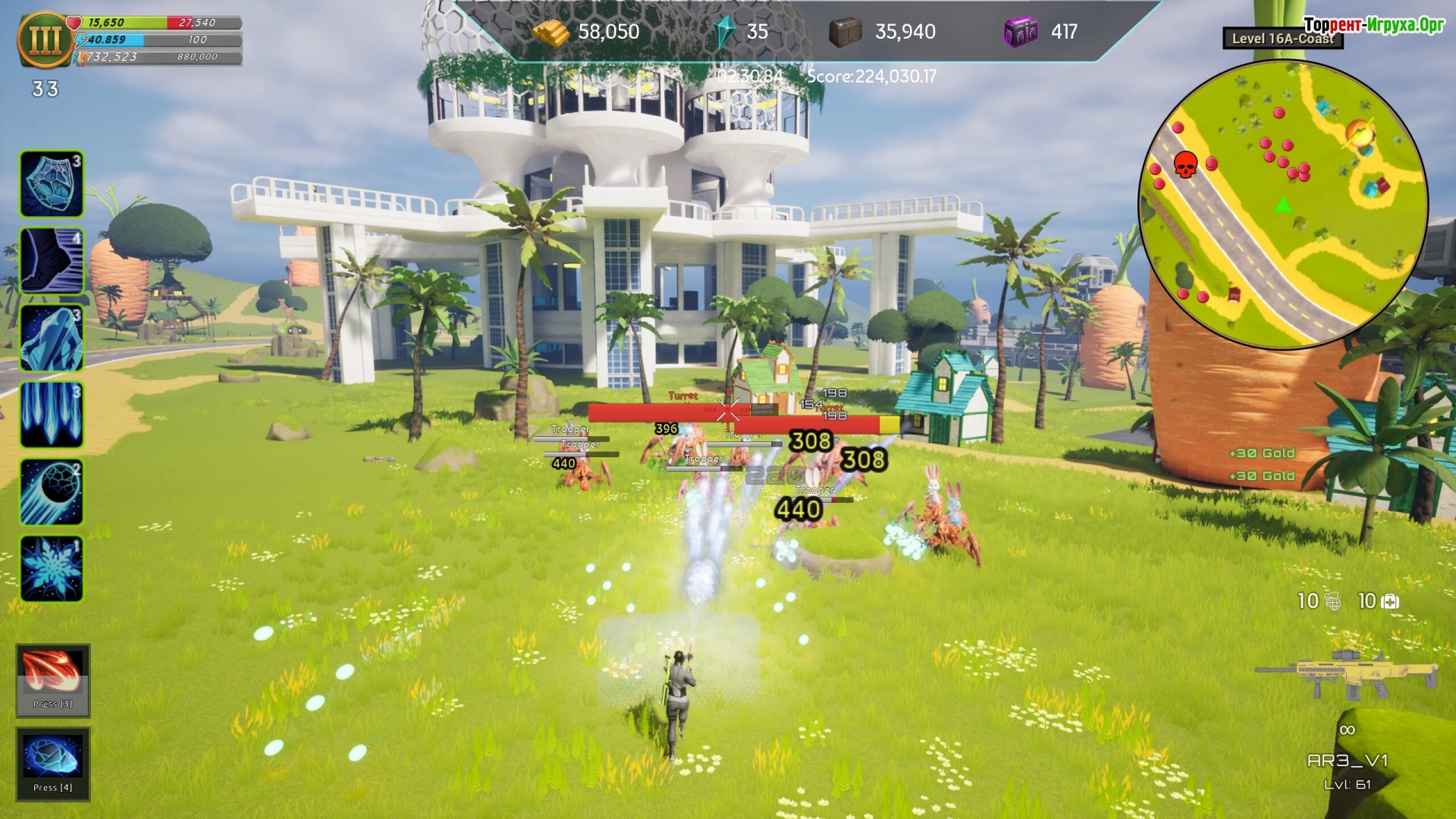Select the crystal shield skill icon

(52, 184)
